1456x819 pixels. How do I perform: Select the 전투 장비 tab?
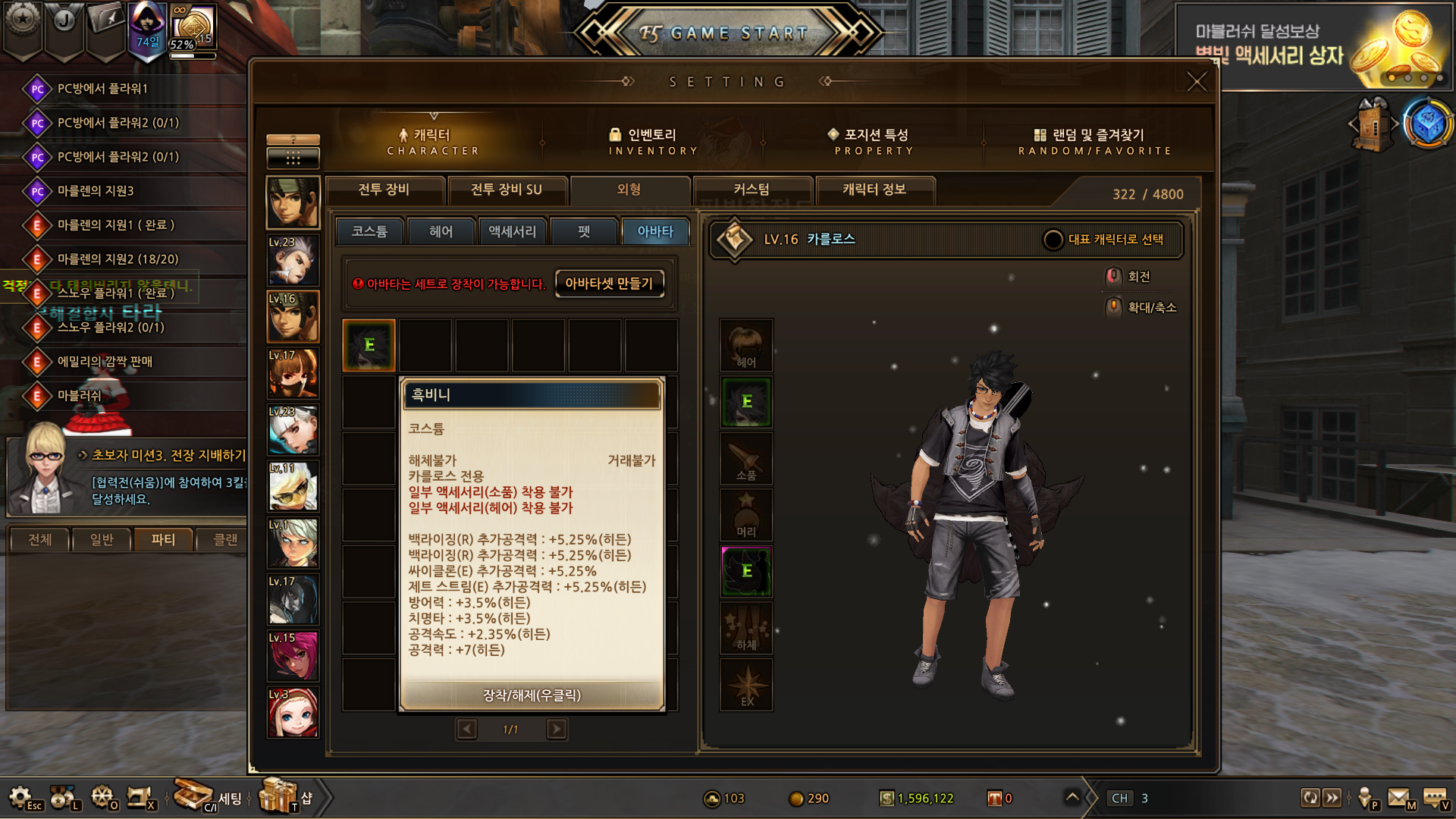pos(384,190)
